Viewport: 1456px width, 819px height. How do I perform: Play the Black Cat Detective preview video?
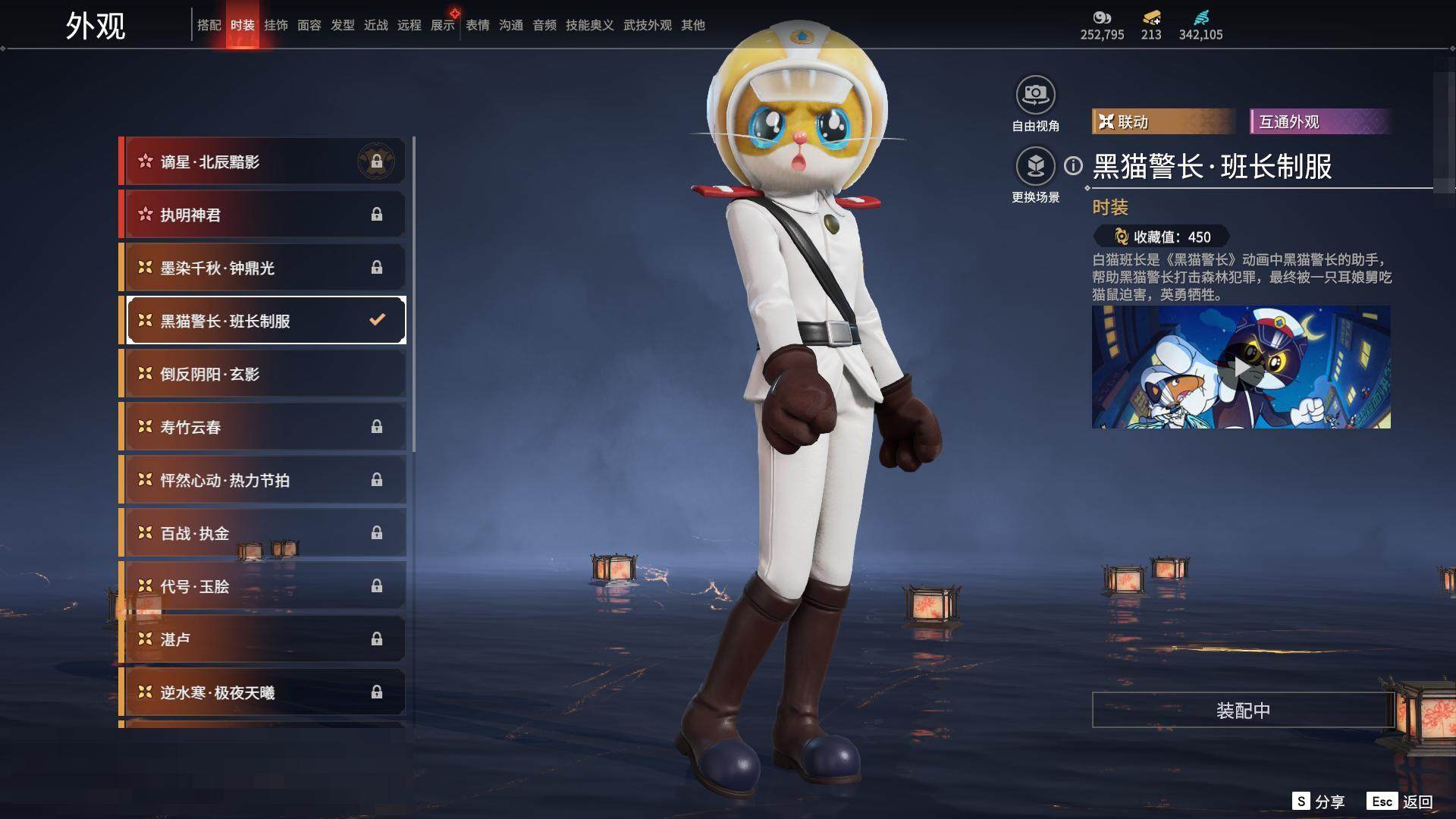[1241, 368]
